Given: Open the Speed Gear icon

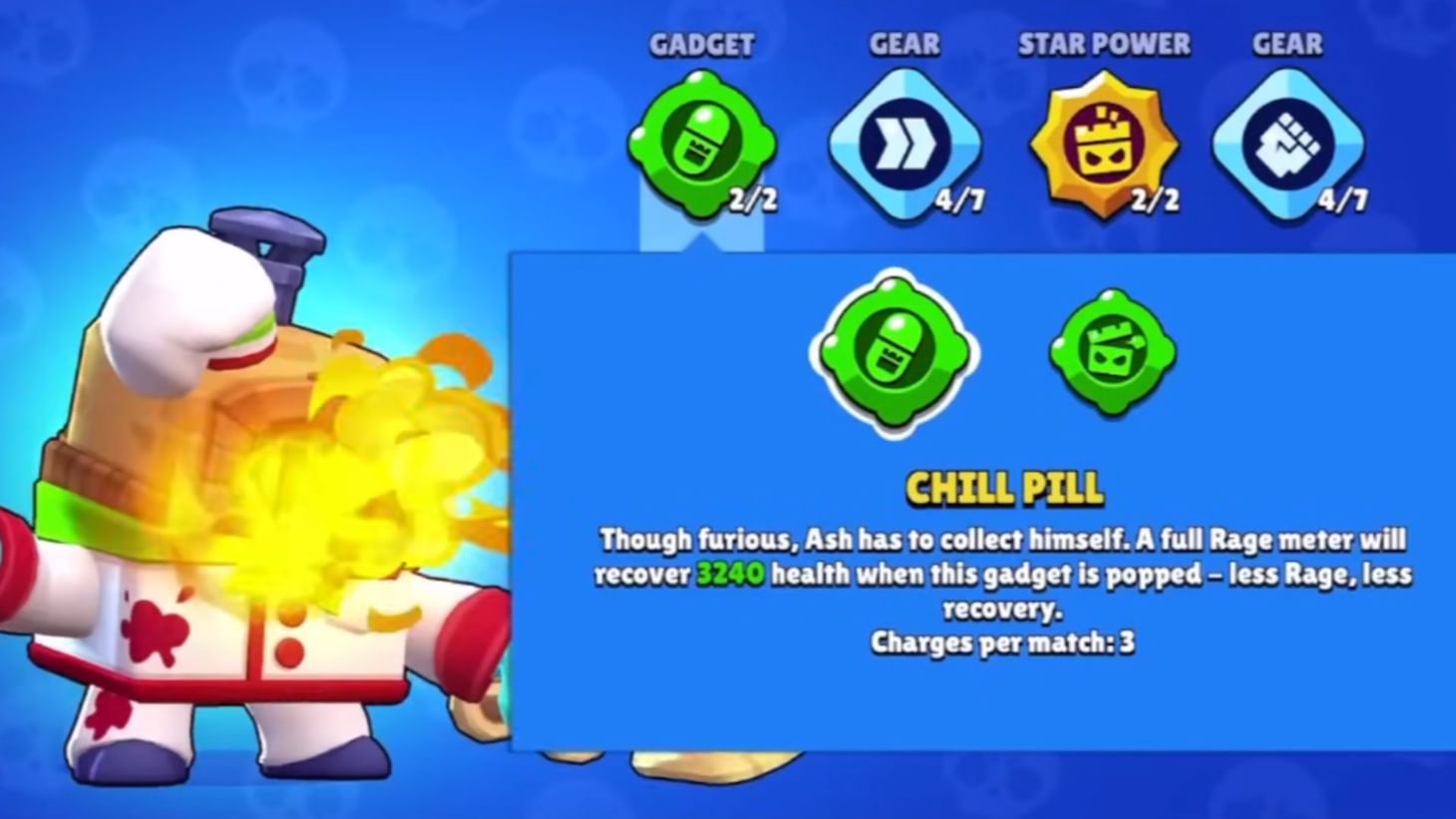Looking at the screenshot, I should click(905, 145).
